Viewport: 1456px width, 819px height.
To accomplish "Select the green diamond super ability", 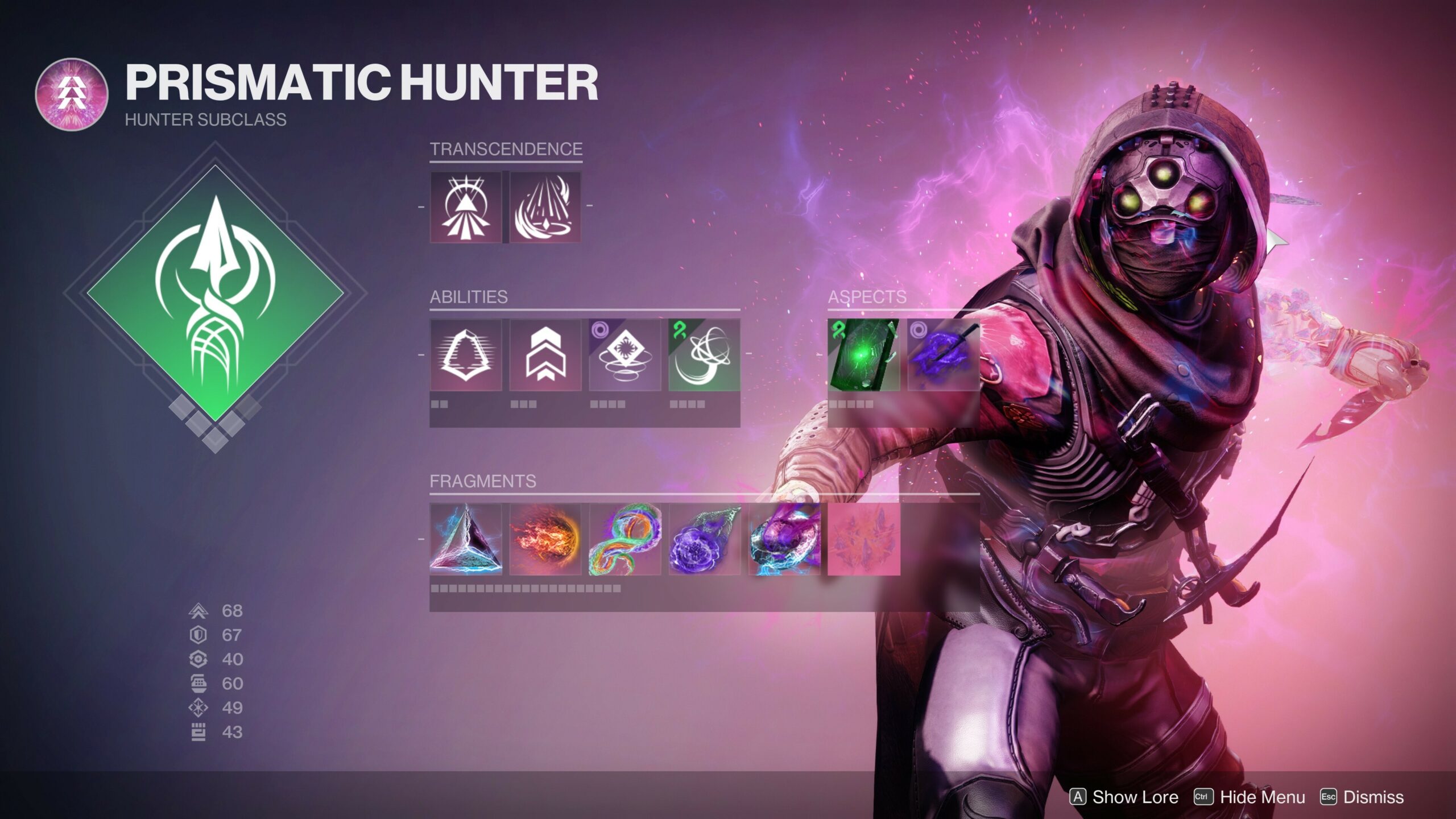I will point(215,293).
